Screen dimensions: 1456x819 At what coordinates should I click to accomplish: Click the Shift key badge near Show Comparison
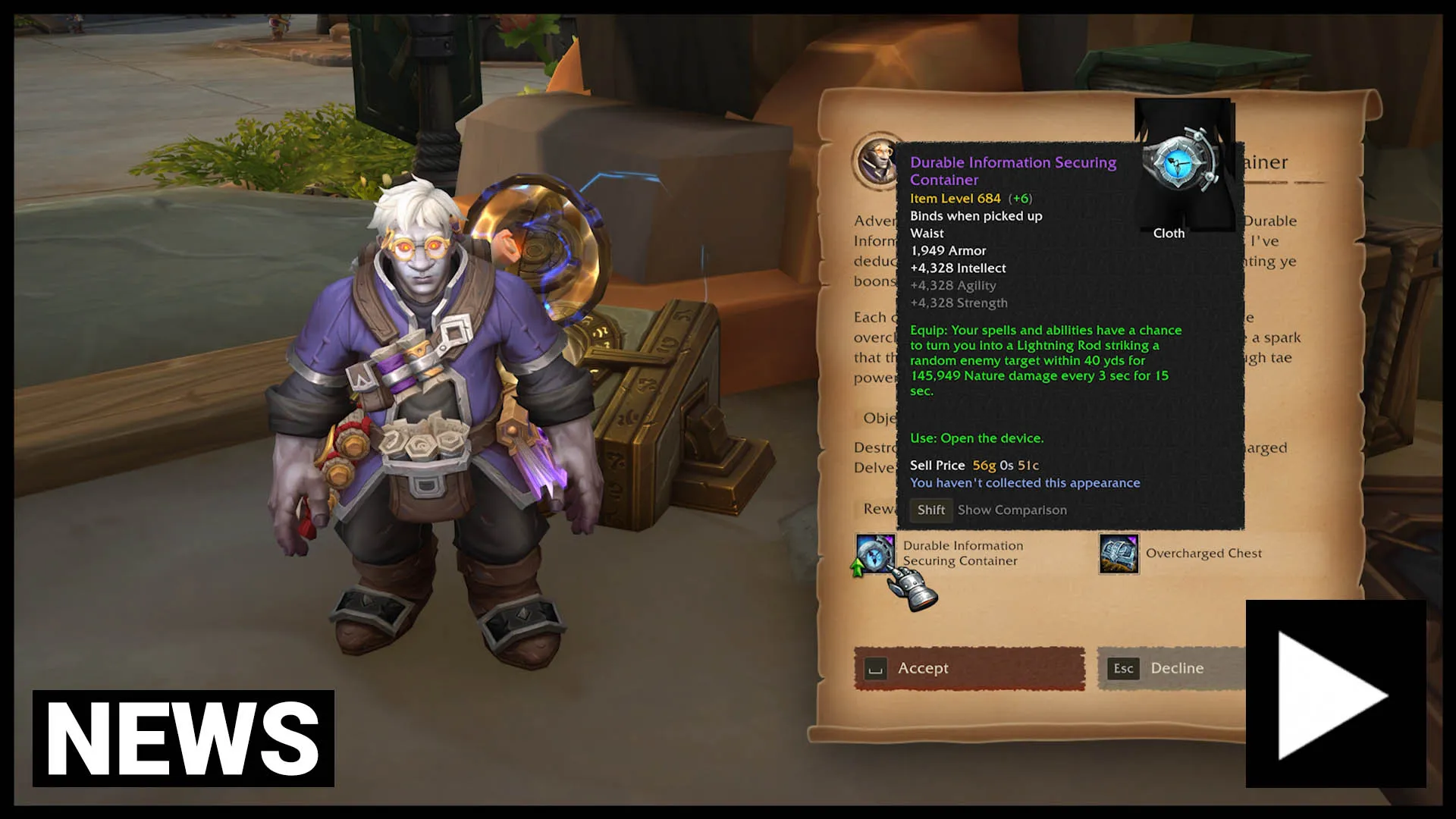930,510
